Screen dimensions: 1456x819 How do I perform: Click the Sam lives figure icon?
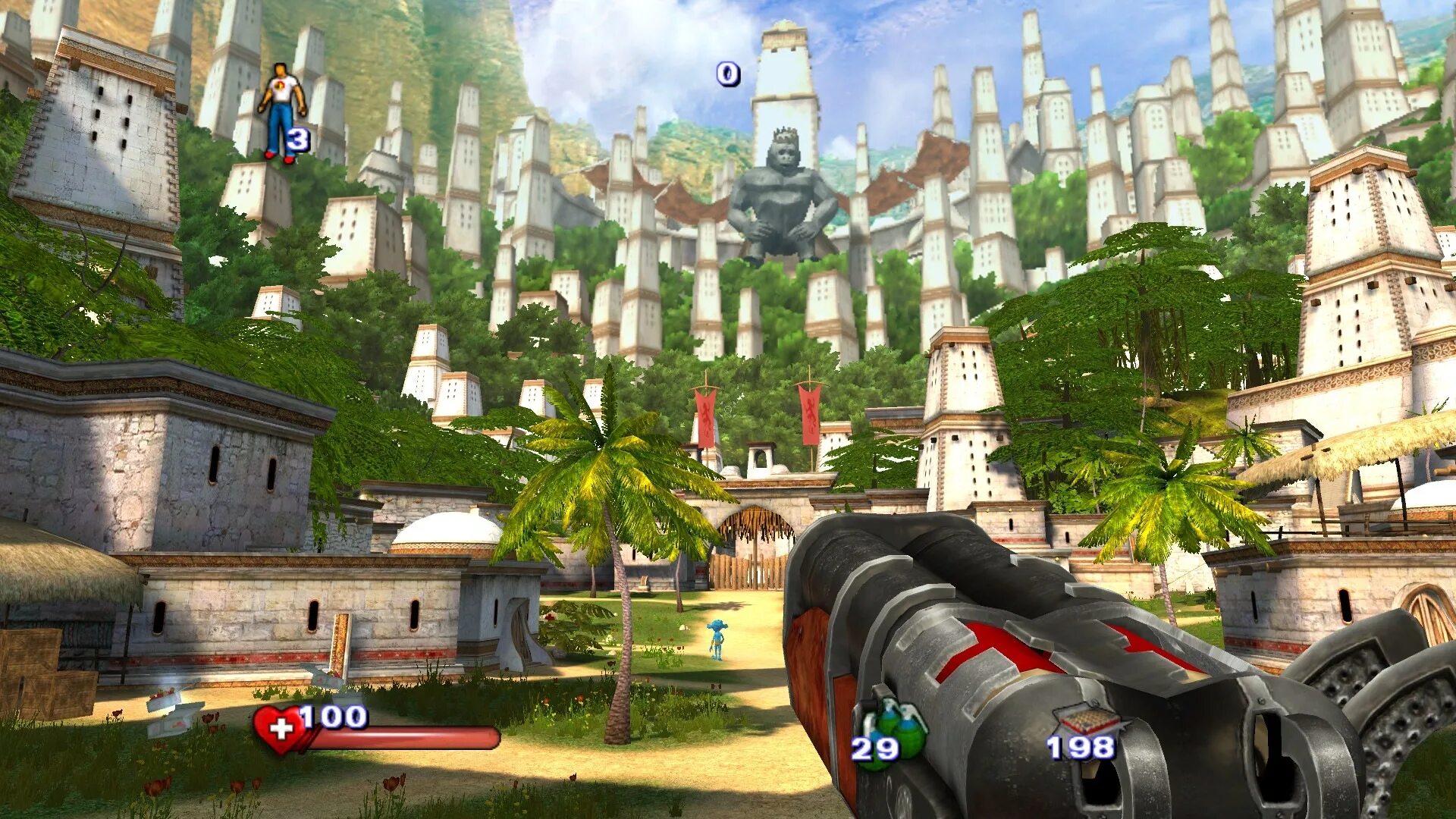(x=281, y=111)
